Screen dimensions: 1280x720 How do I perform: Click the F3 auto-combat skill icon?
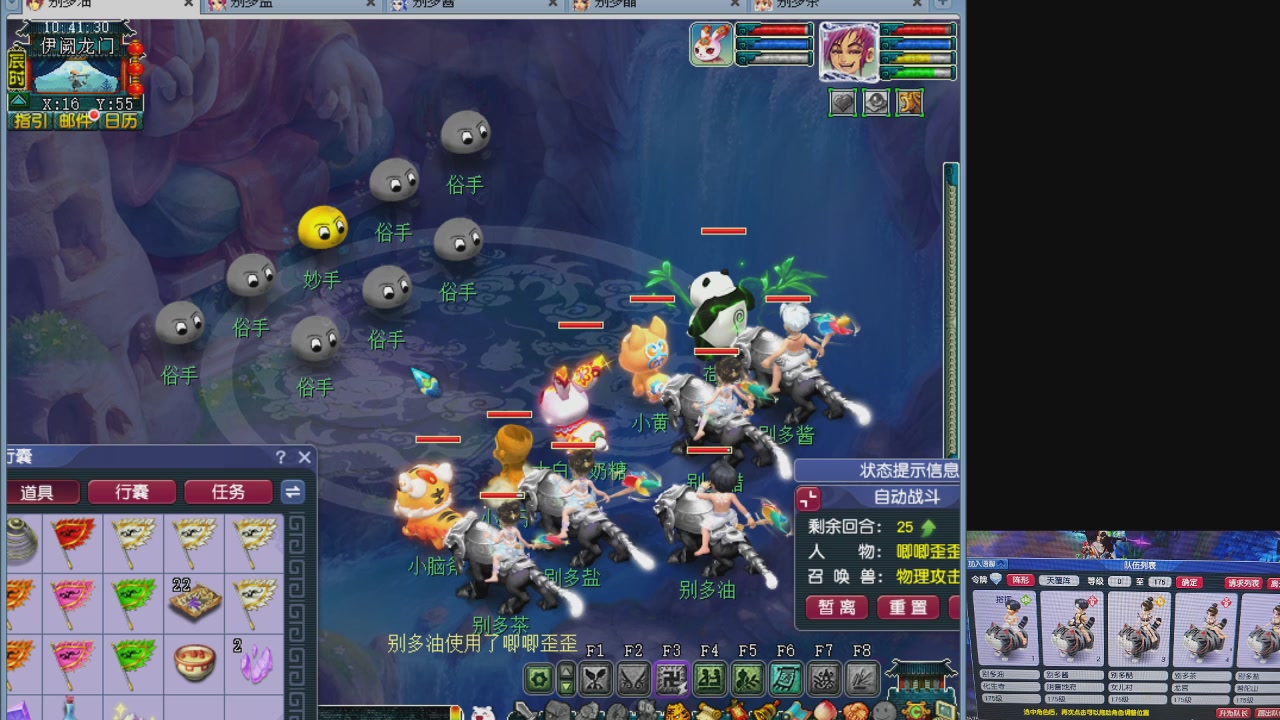pyautogui.click(x=671, y=678)
